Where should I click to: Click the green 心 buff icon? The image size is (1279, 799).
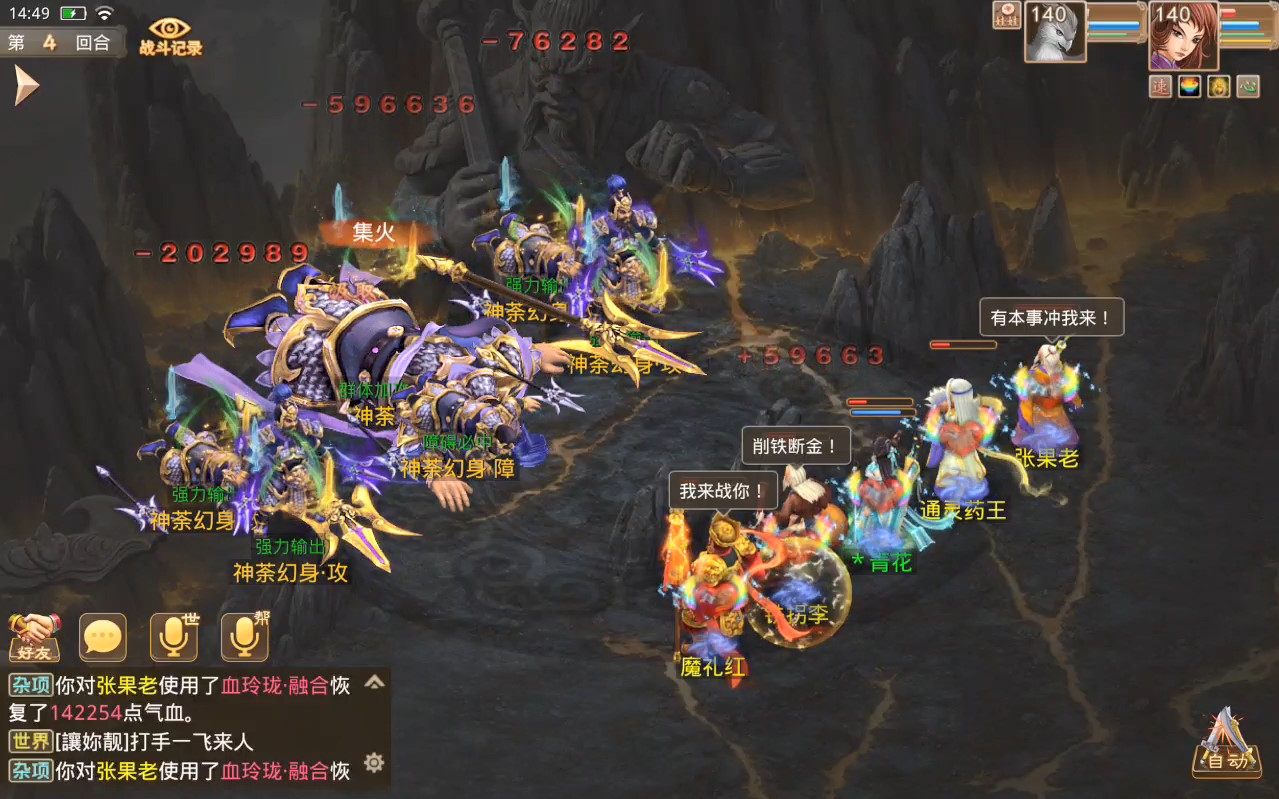click(1247, 87)
